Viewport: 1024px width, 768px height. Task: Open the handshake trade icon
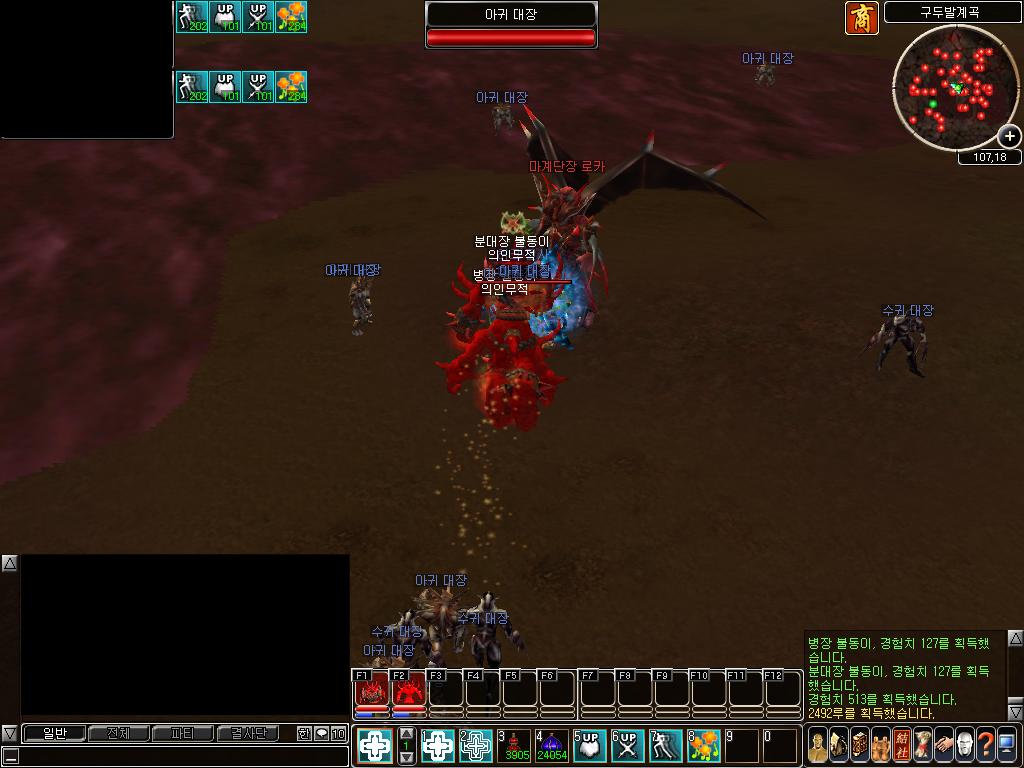[x=943, y=745]
